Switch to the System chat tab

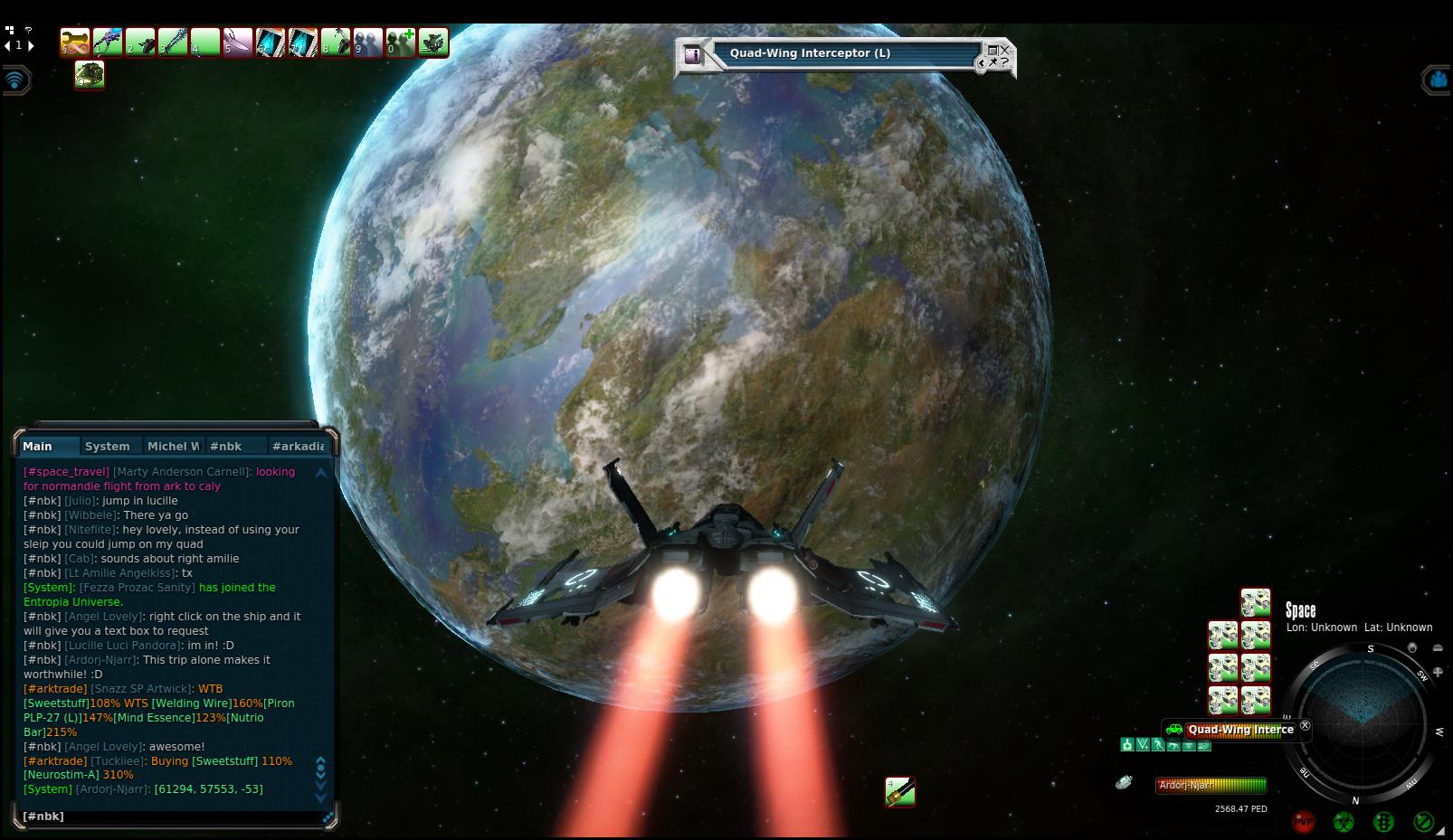pos(107,446)
